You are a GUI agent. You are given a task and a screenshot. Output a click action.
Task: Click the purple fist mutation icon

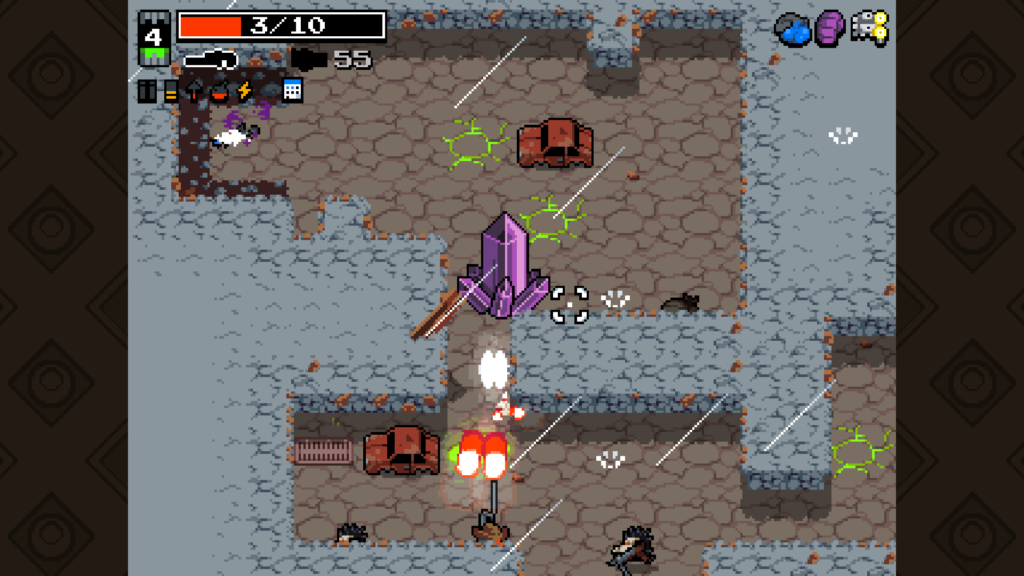[830, 28]
